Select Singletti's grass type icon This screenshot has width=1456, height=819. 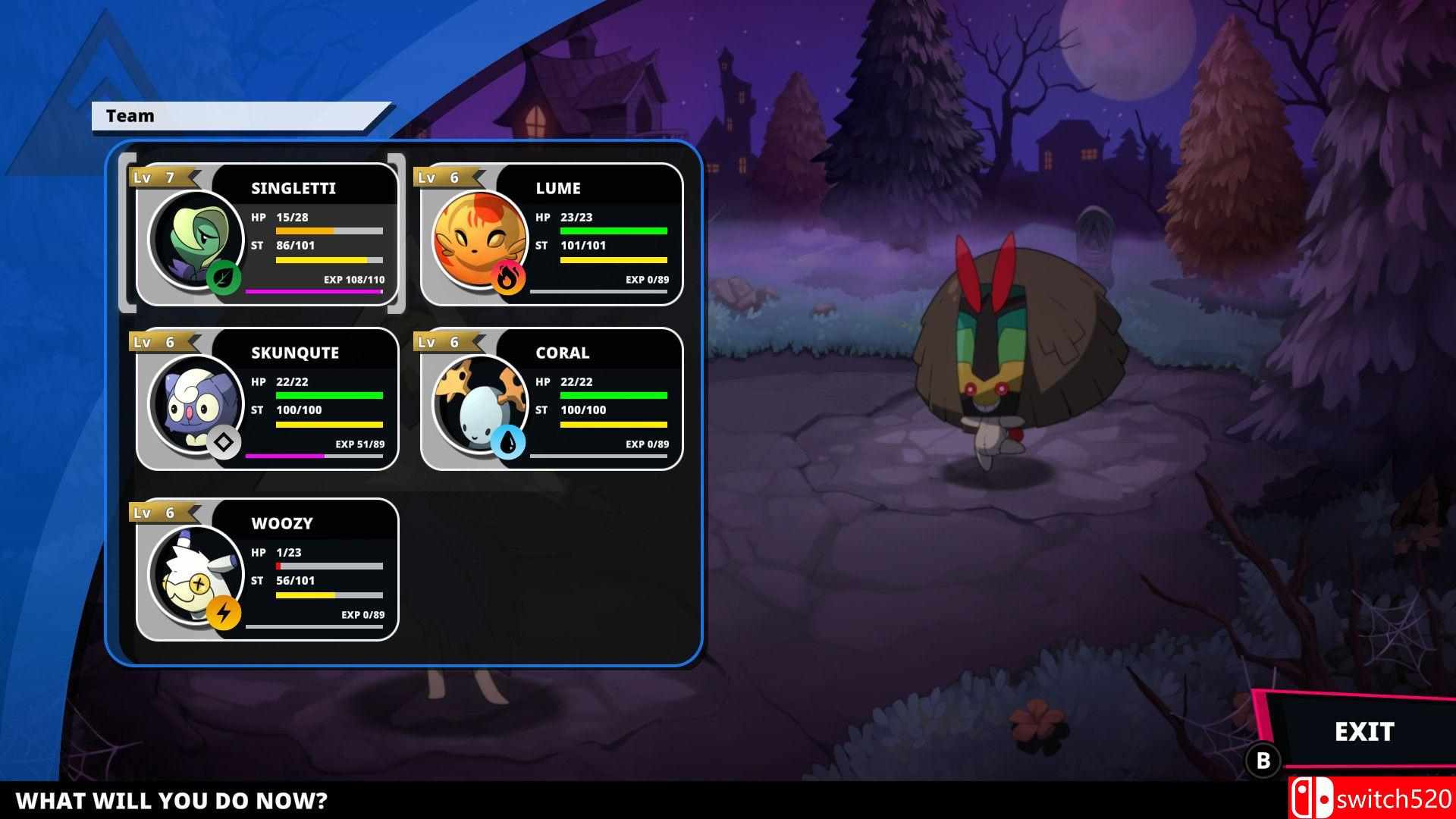[224, 278]
